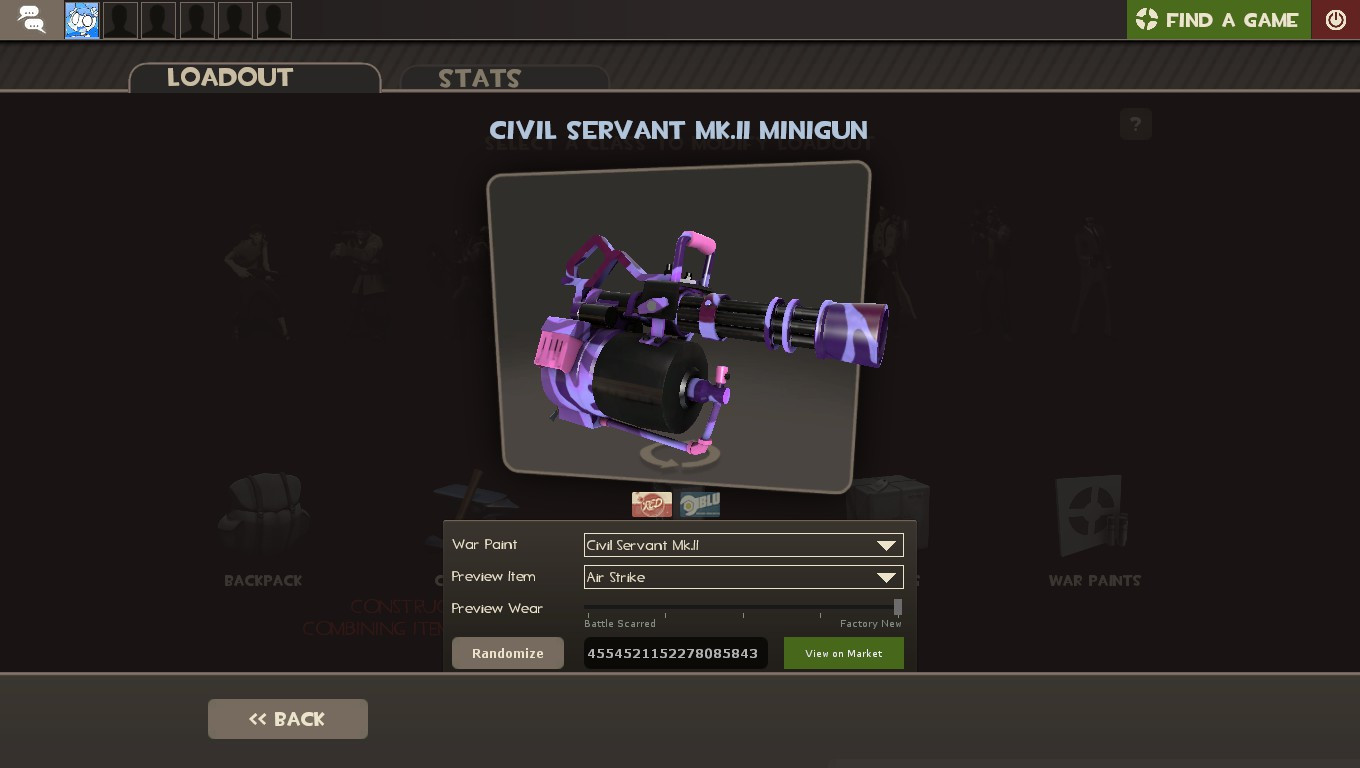Go back with the Back button
The image size is (1360, 768).
[x=287, y=718]
